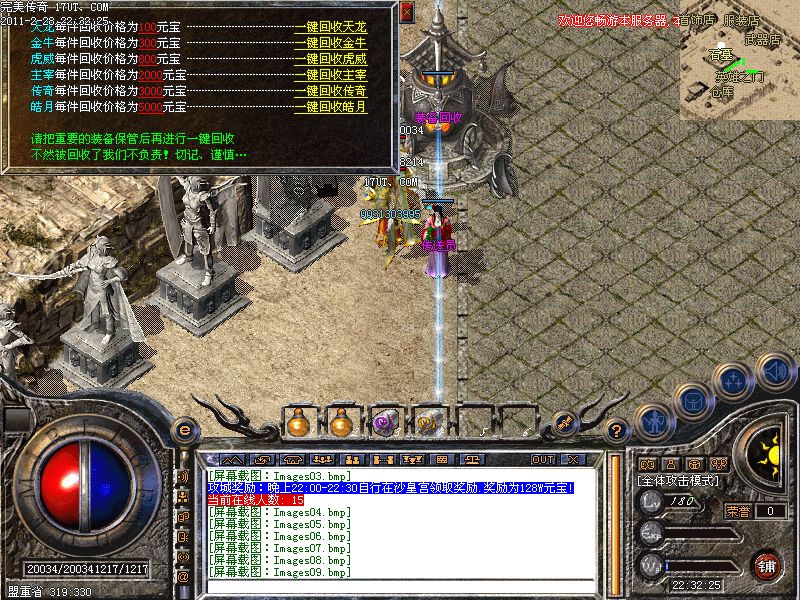Open the round character figure button
This screenshot has height=600, width=800.
652,419
